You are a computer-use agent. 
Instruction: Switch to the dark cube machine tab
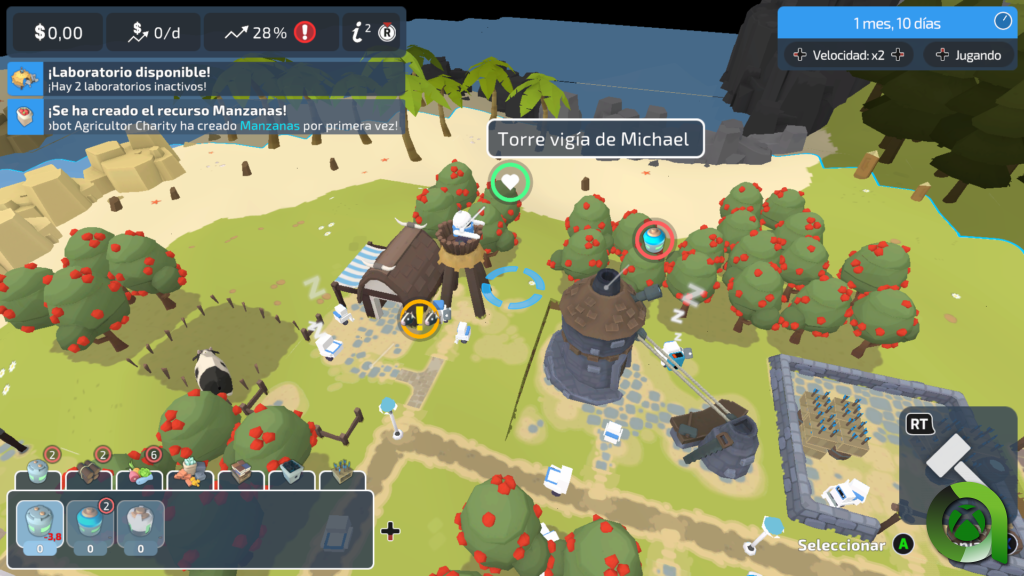tap(292, 472)
